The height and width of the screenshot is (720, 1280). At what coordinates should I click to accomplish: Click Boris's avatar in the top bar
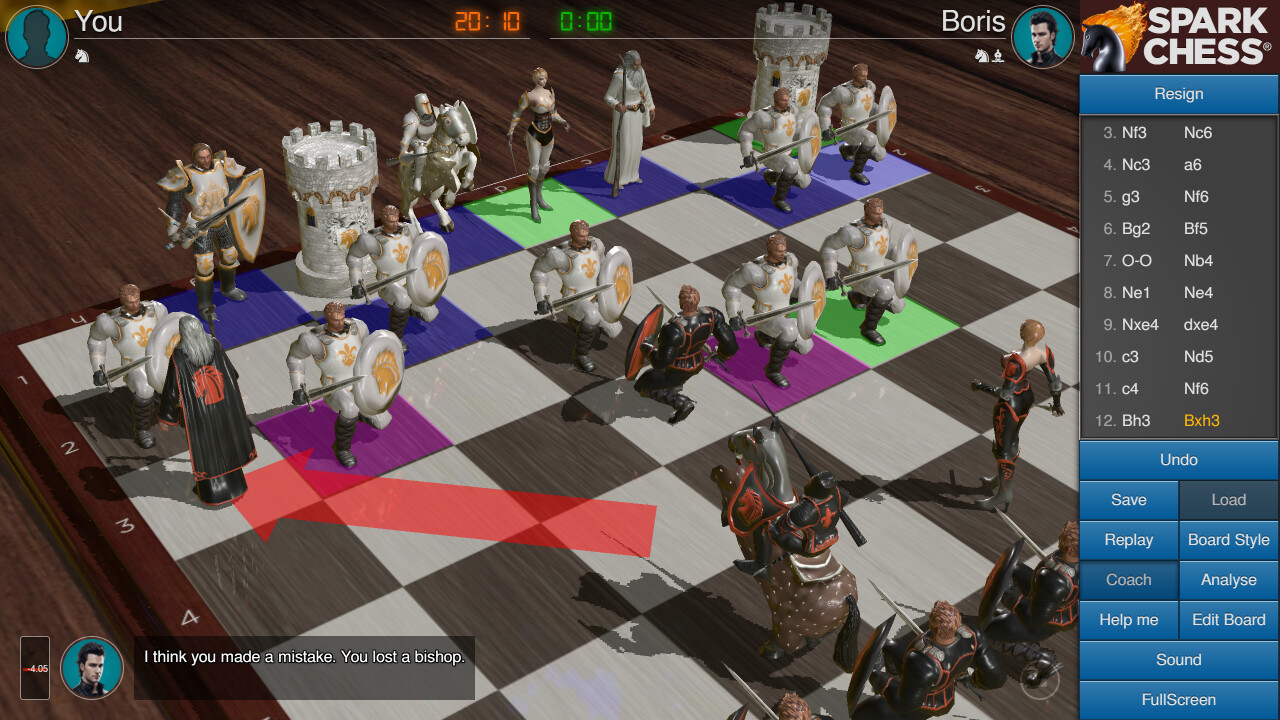click(x=1043, y=37)
